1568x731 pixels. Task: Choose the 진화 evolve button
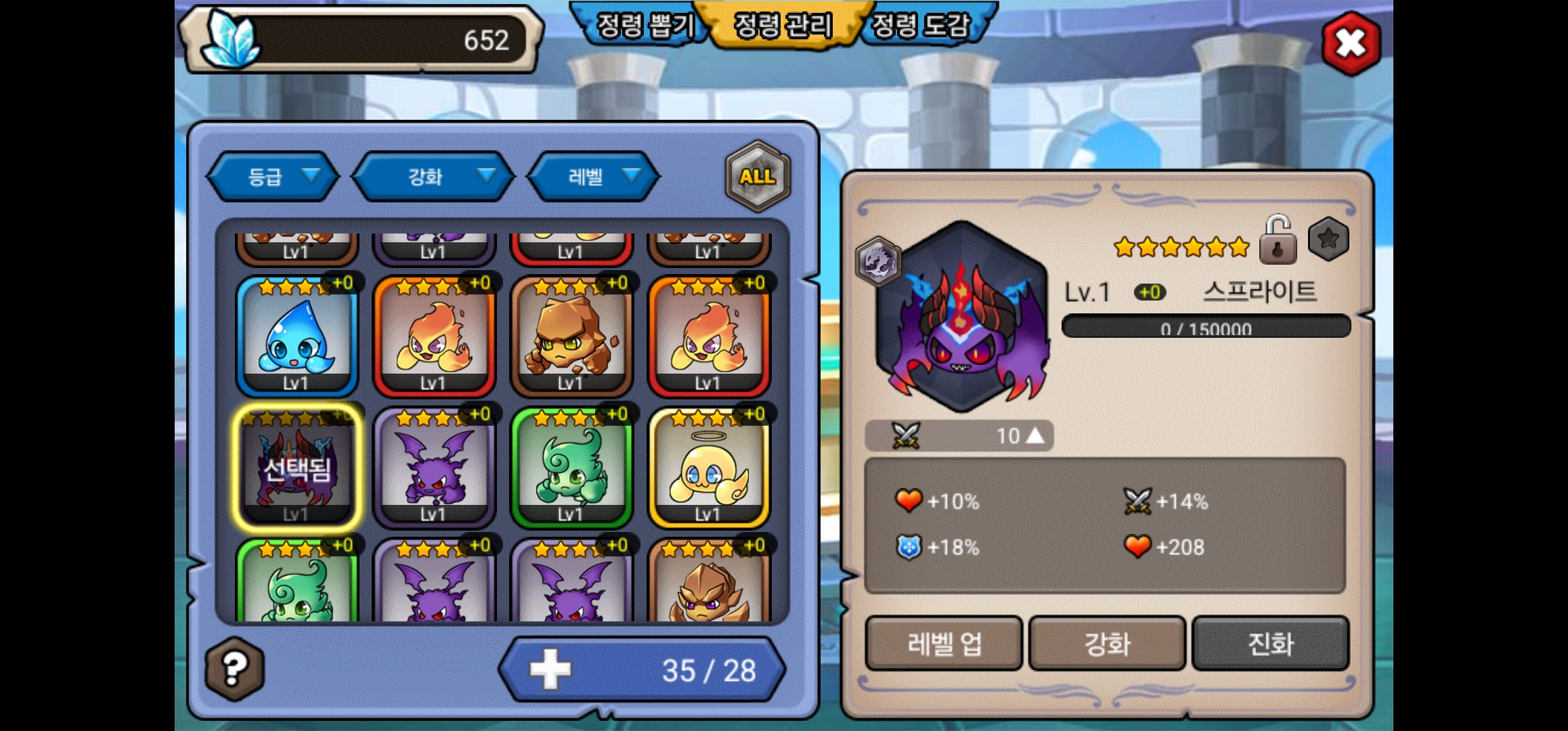(x=1270, y=644)
